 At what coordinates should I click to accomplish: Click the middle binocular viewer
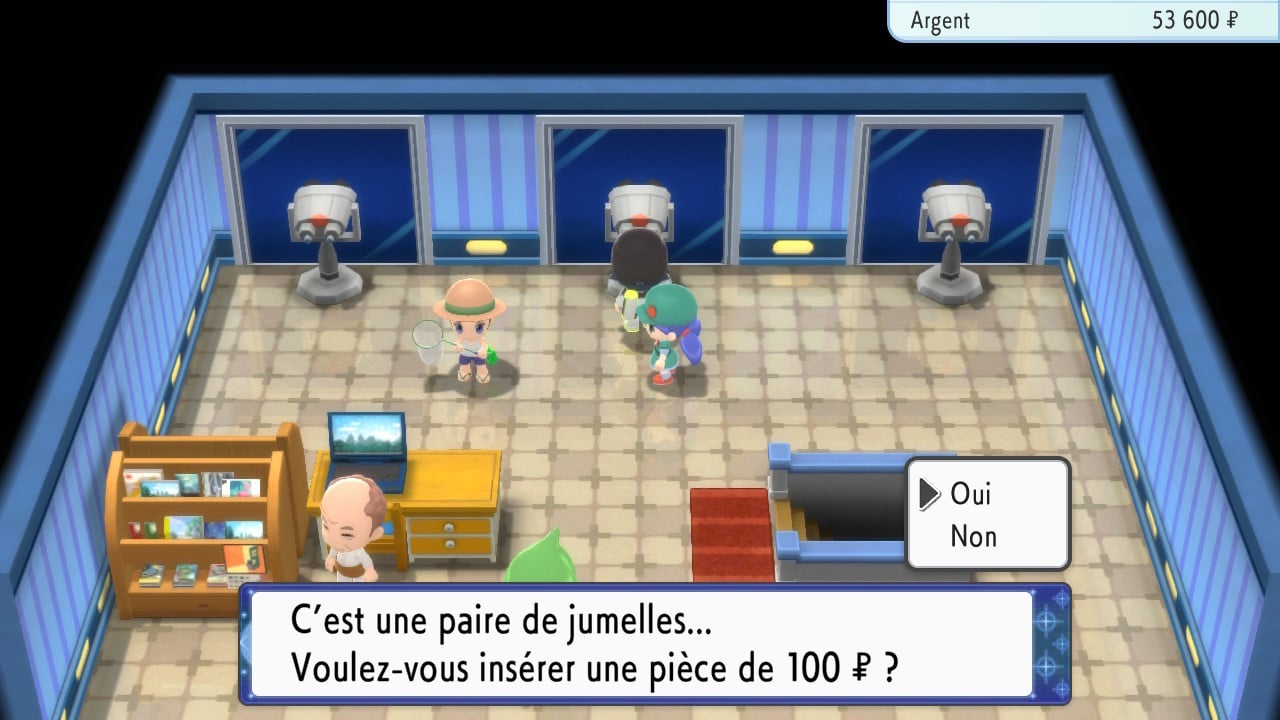coord(640,210)
